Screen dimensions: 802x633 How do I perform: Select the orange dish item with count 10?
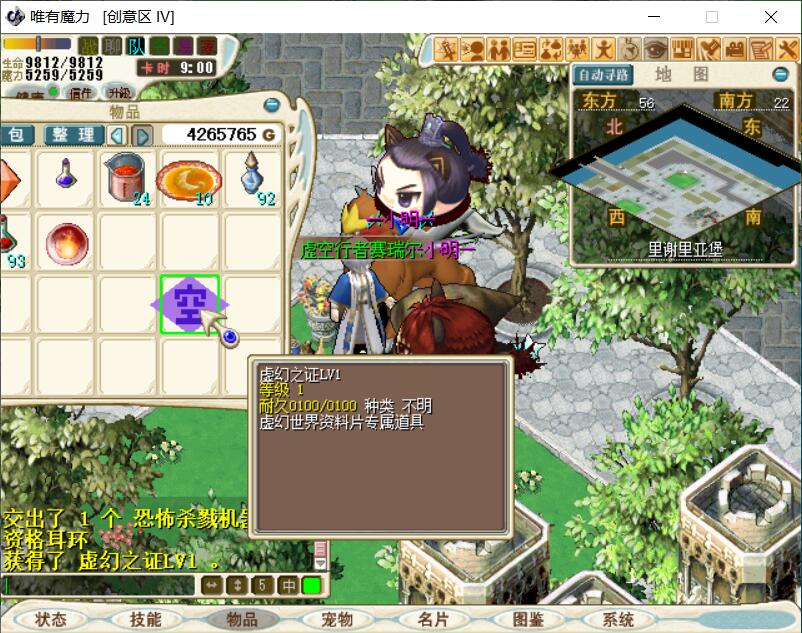point(189,178)
